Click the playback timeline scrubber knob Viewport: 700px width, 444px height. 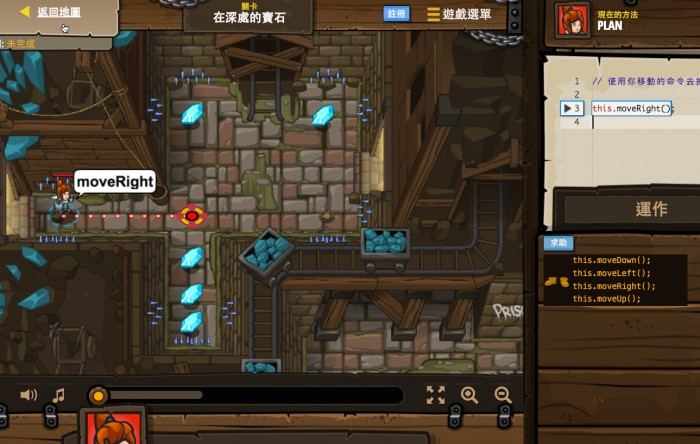98,395
